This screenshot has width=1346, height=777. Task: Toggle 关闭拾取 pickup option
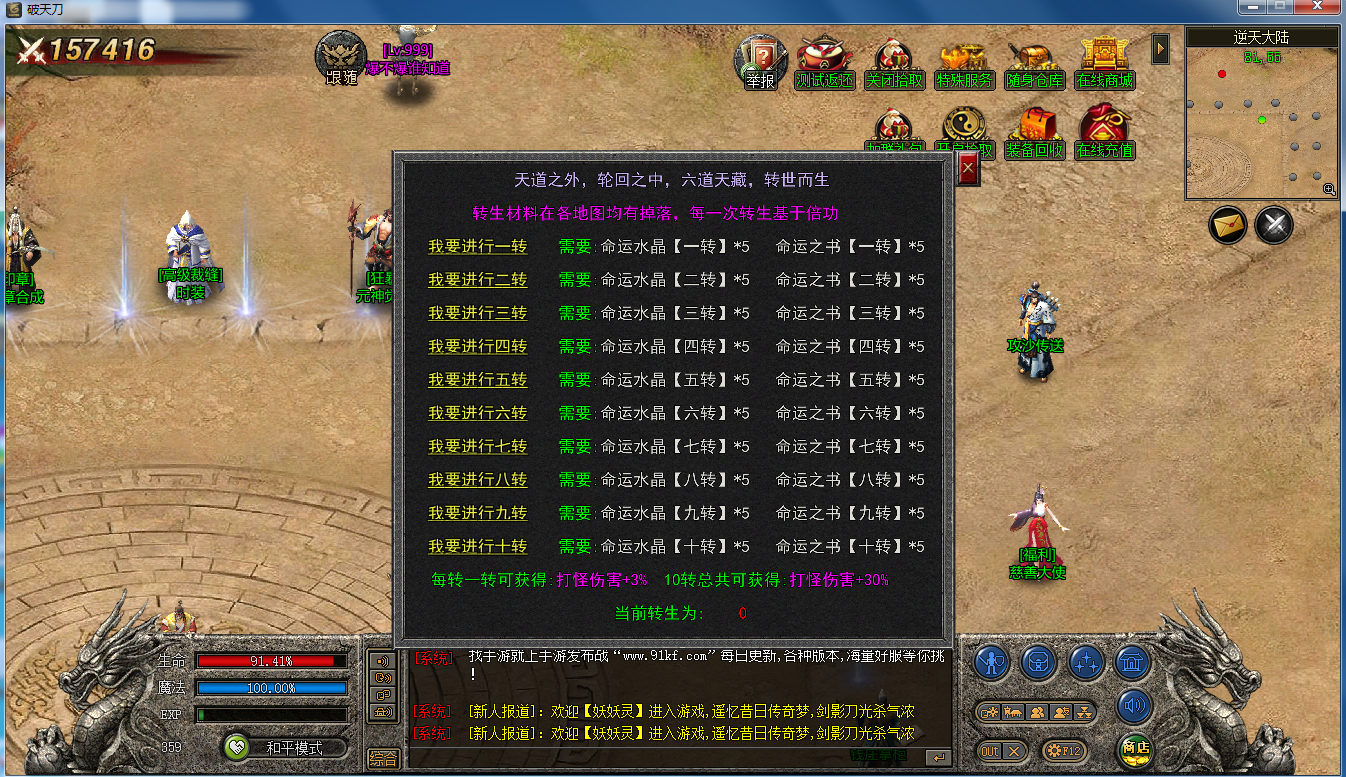tap(893, 65)
